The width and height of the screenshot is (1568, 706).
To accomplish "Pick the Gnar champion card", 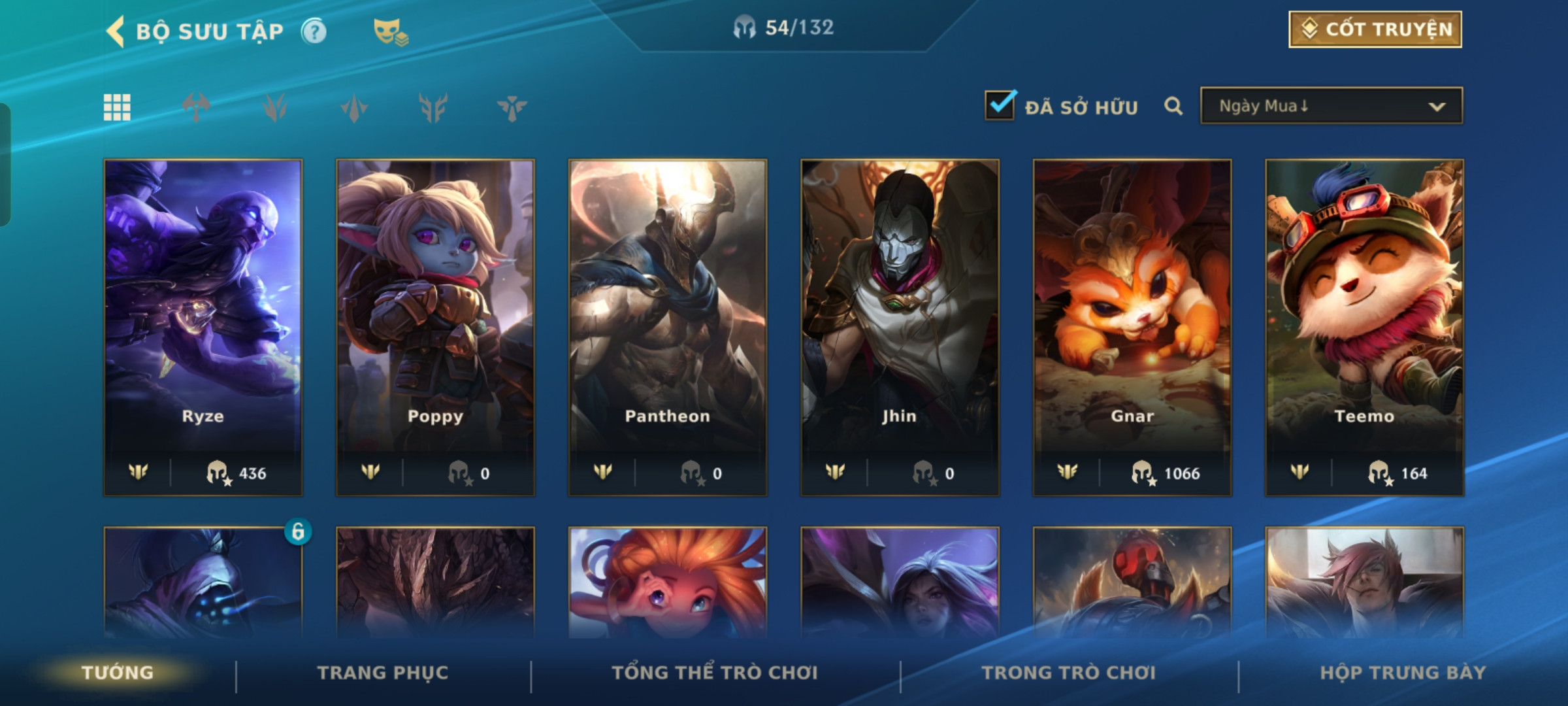I will click(1132, 327).
